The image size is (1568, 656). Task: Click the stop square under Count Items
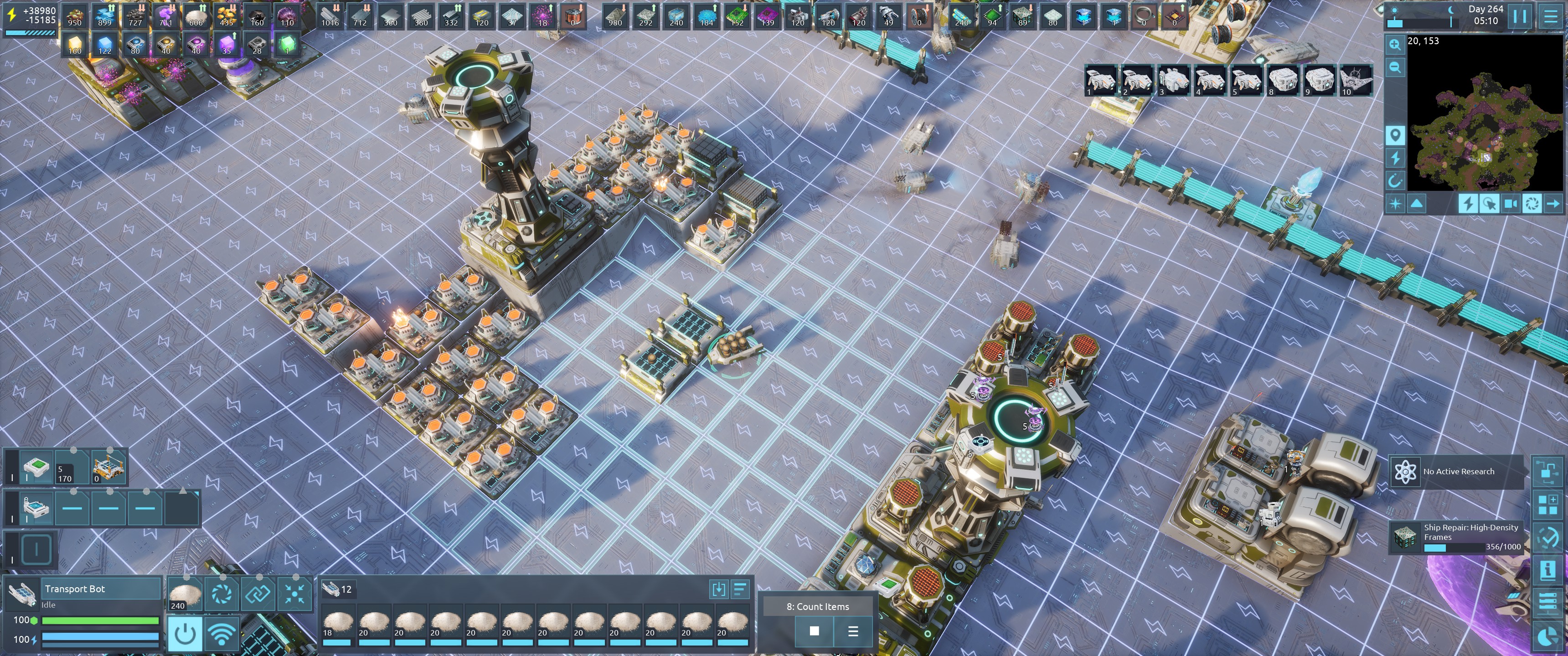pos(814,631)
